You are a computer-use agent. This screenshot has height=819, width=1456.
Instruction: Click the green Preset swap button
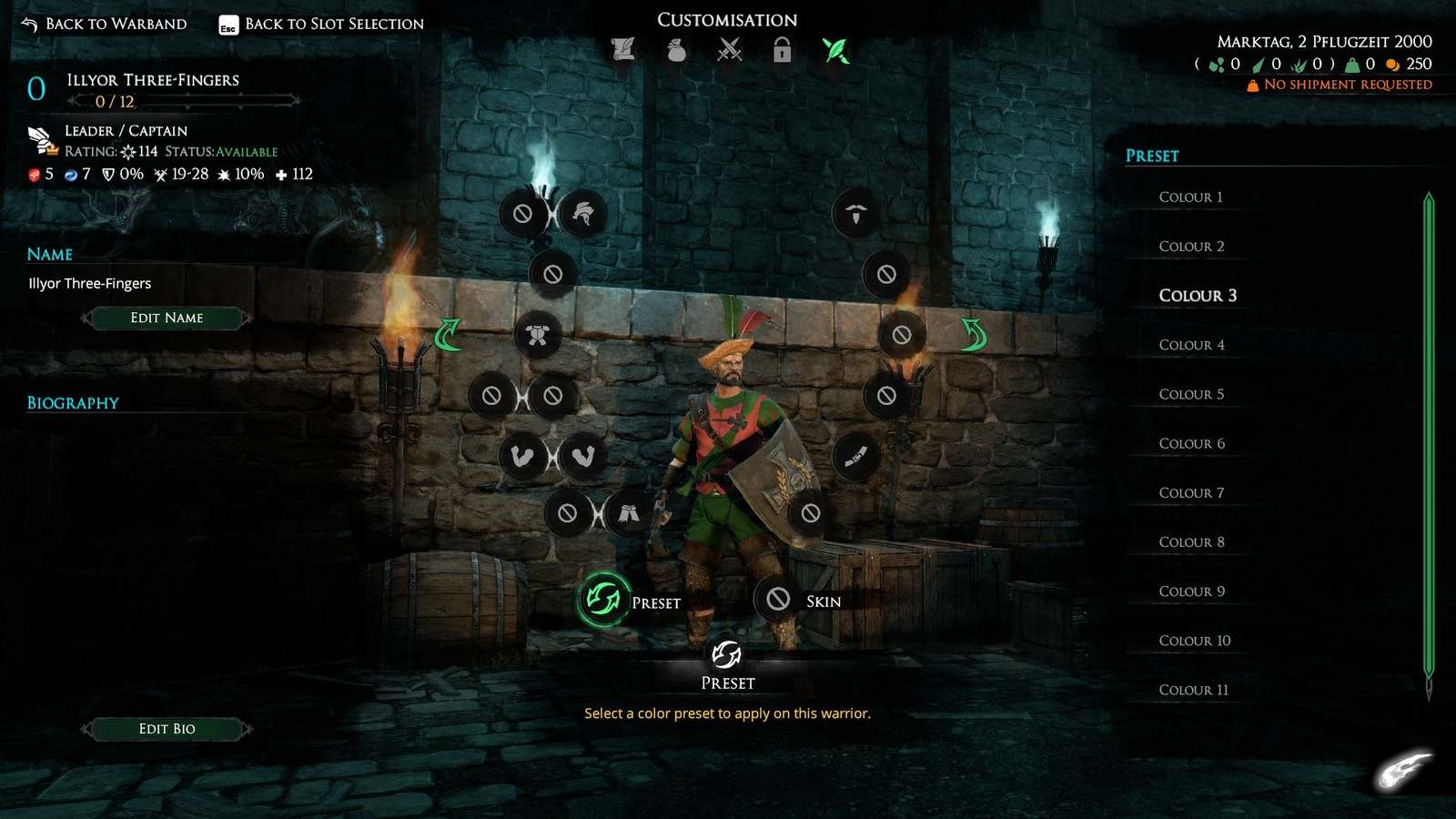coord(602,600)
